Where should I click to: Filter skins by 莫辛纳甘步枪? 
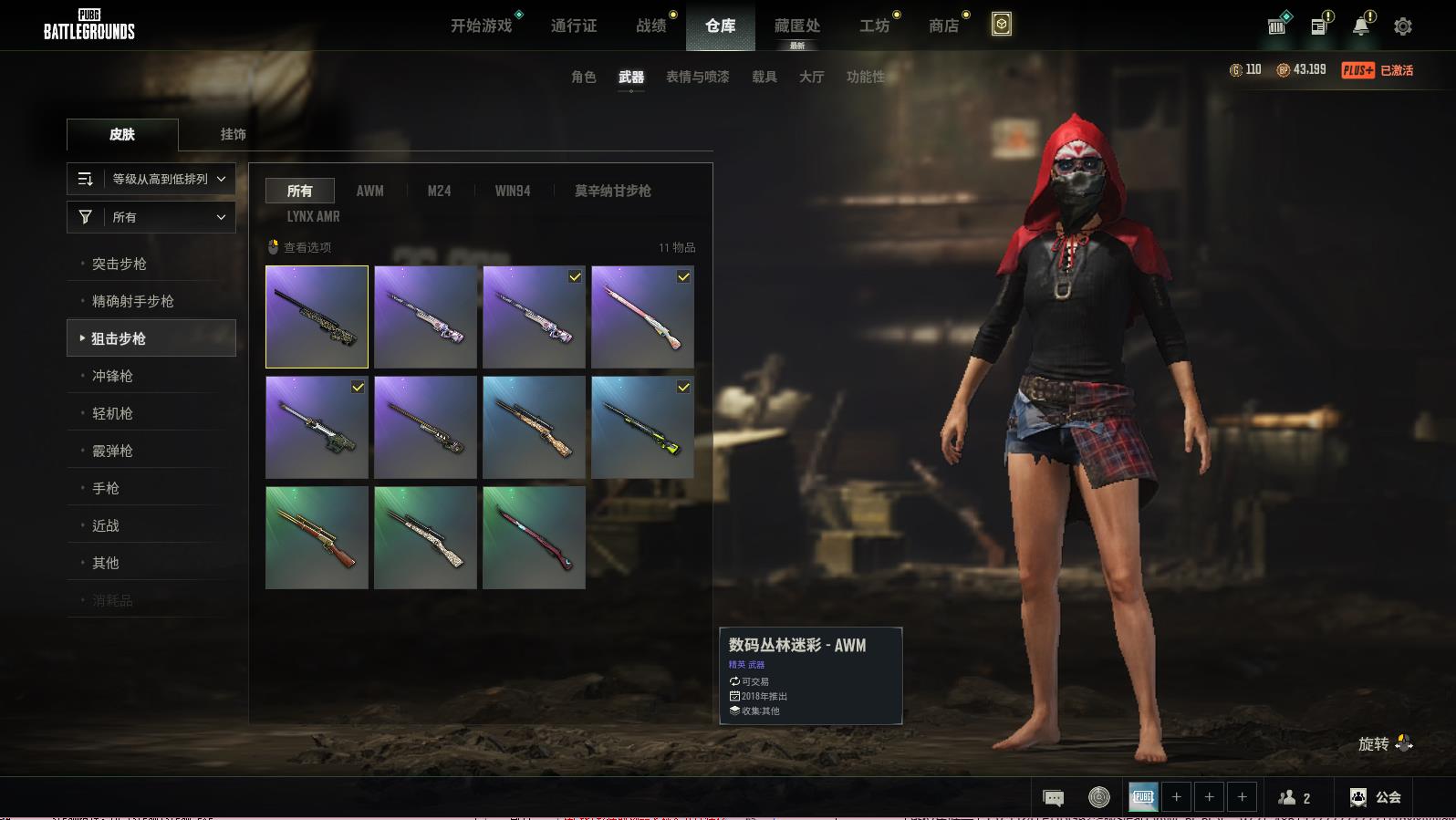point(612,191)
